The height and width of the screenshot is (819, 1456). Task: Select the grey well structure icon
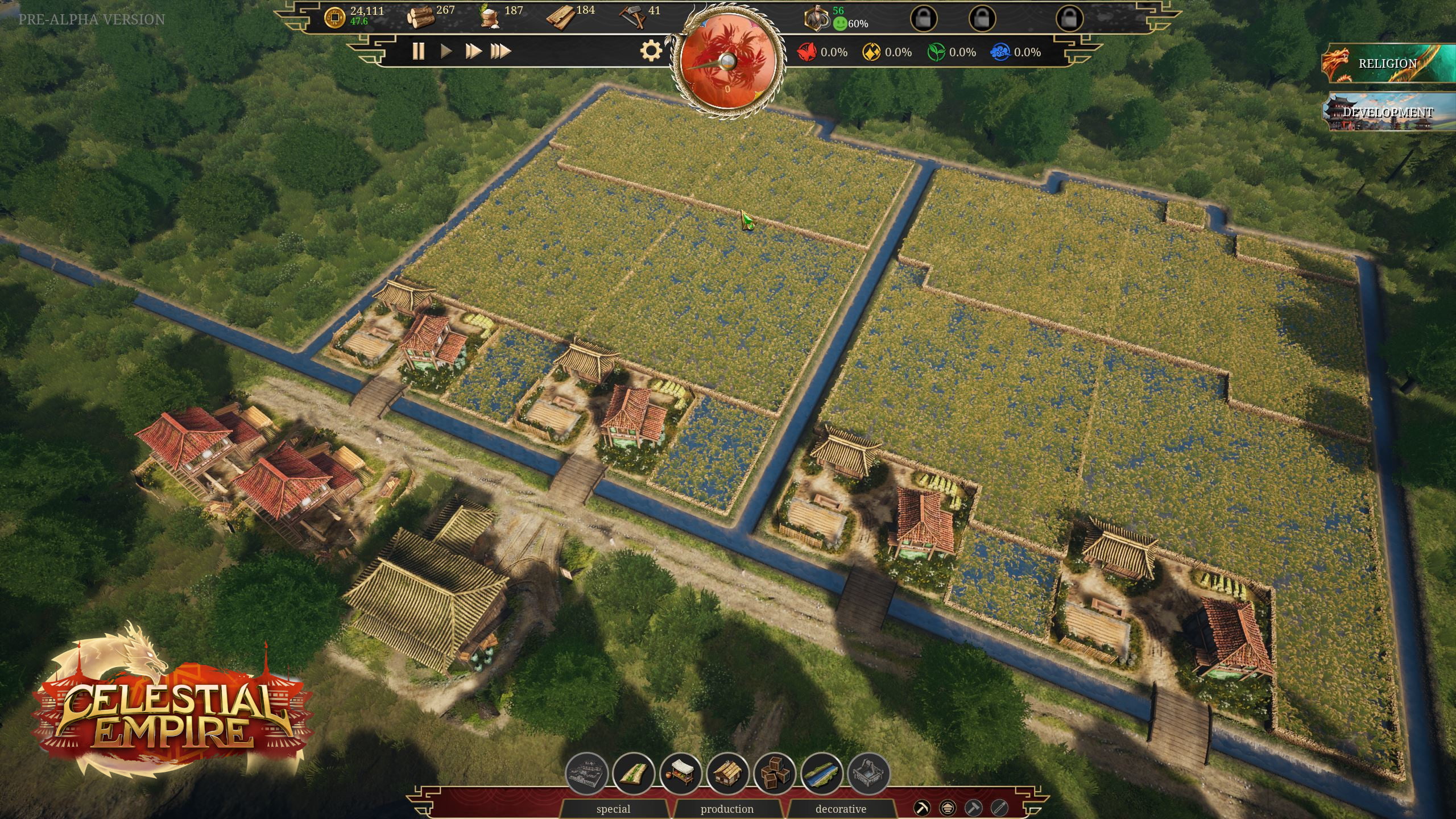(x=868, y=773)
